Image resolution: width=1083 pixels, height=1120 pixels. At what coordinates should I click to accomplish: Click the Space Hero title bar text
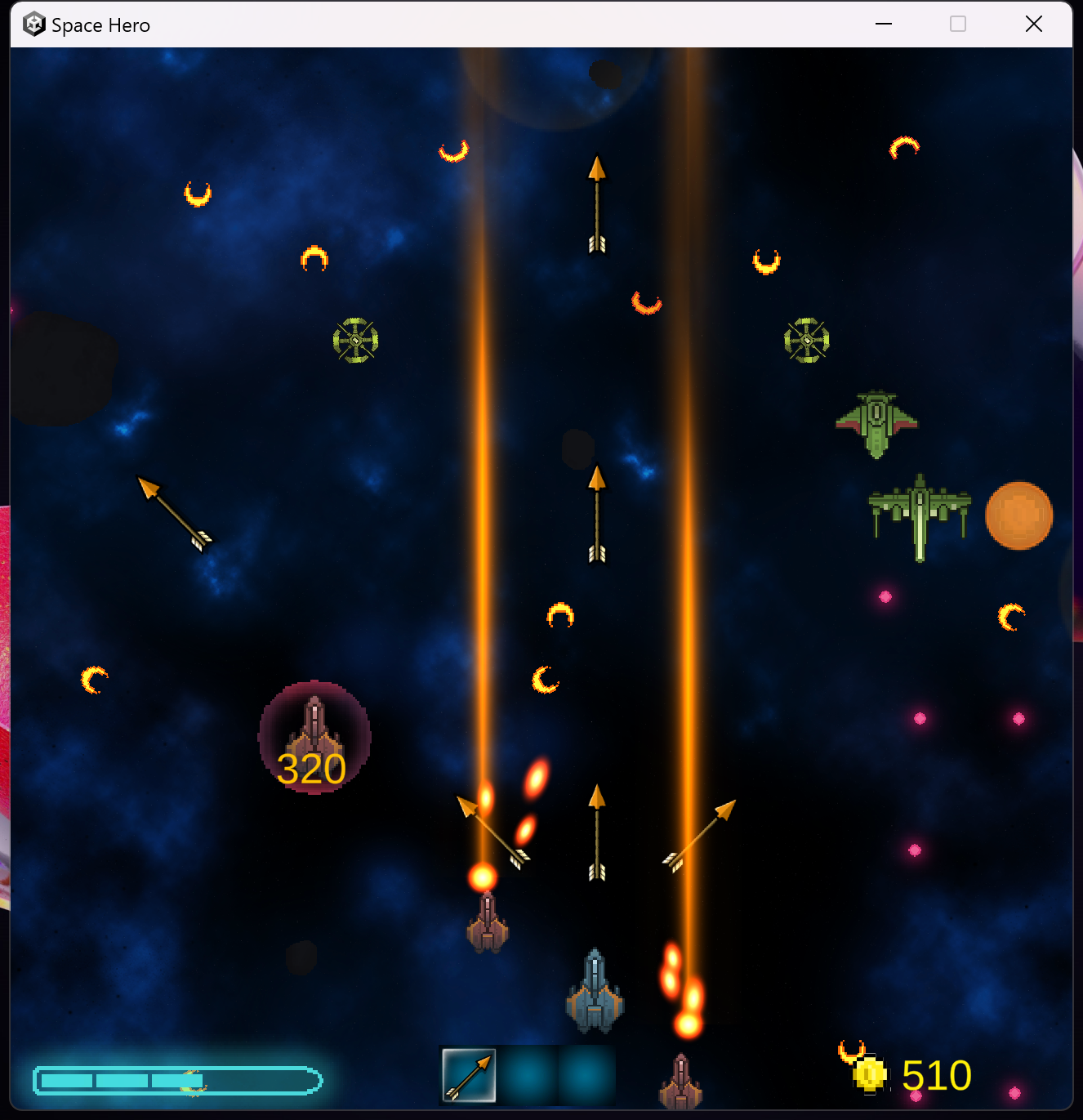click(100, 25)
